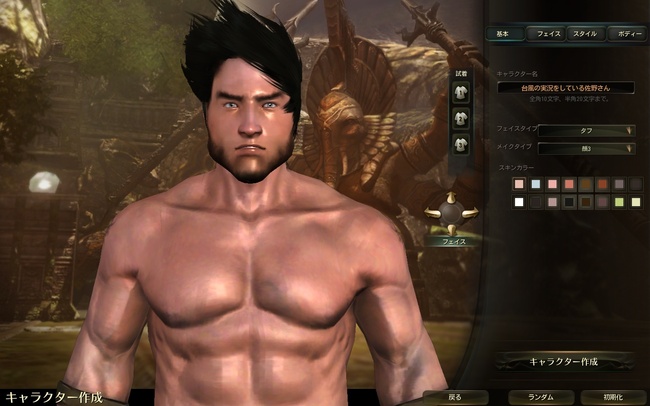Choose the orange-red skin color swatch
650x406 pixels.
coord(603,184)
